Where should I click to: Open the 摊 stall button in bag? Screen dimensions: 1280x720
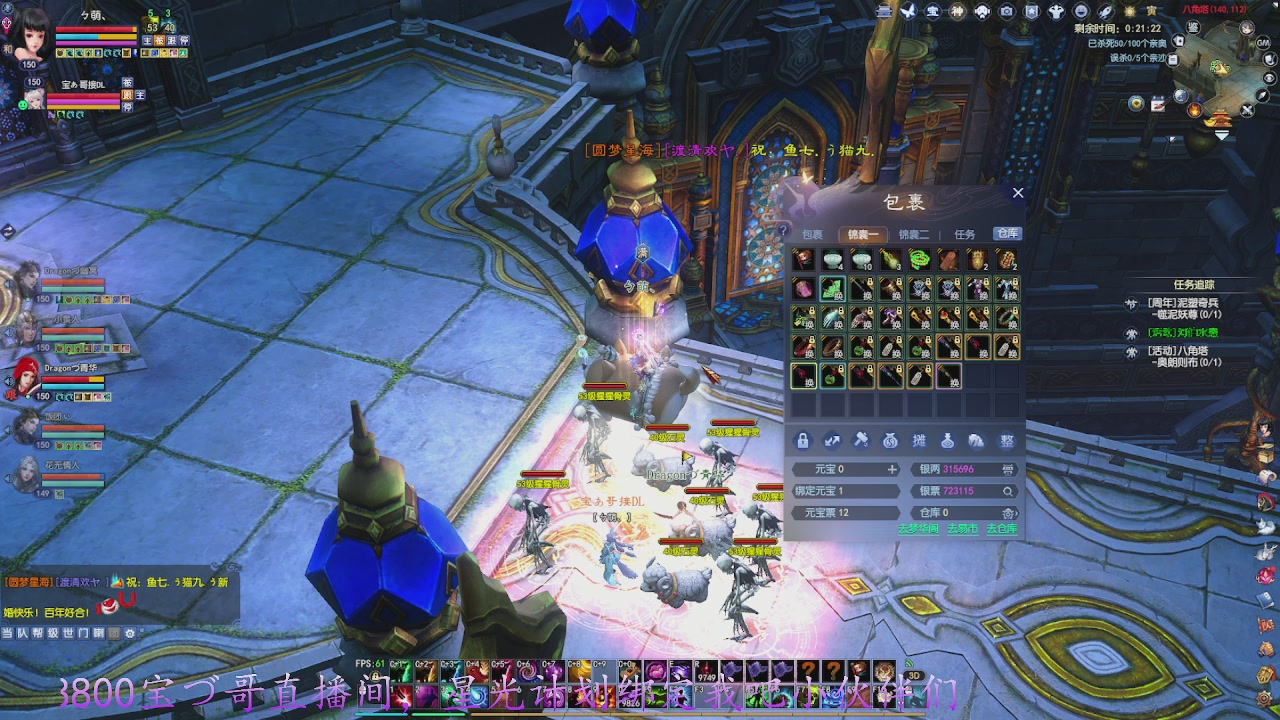[919, 441]
